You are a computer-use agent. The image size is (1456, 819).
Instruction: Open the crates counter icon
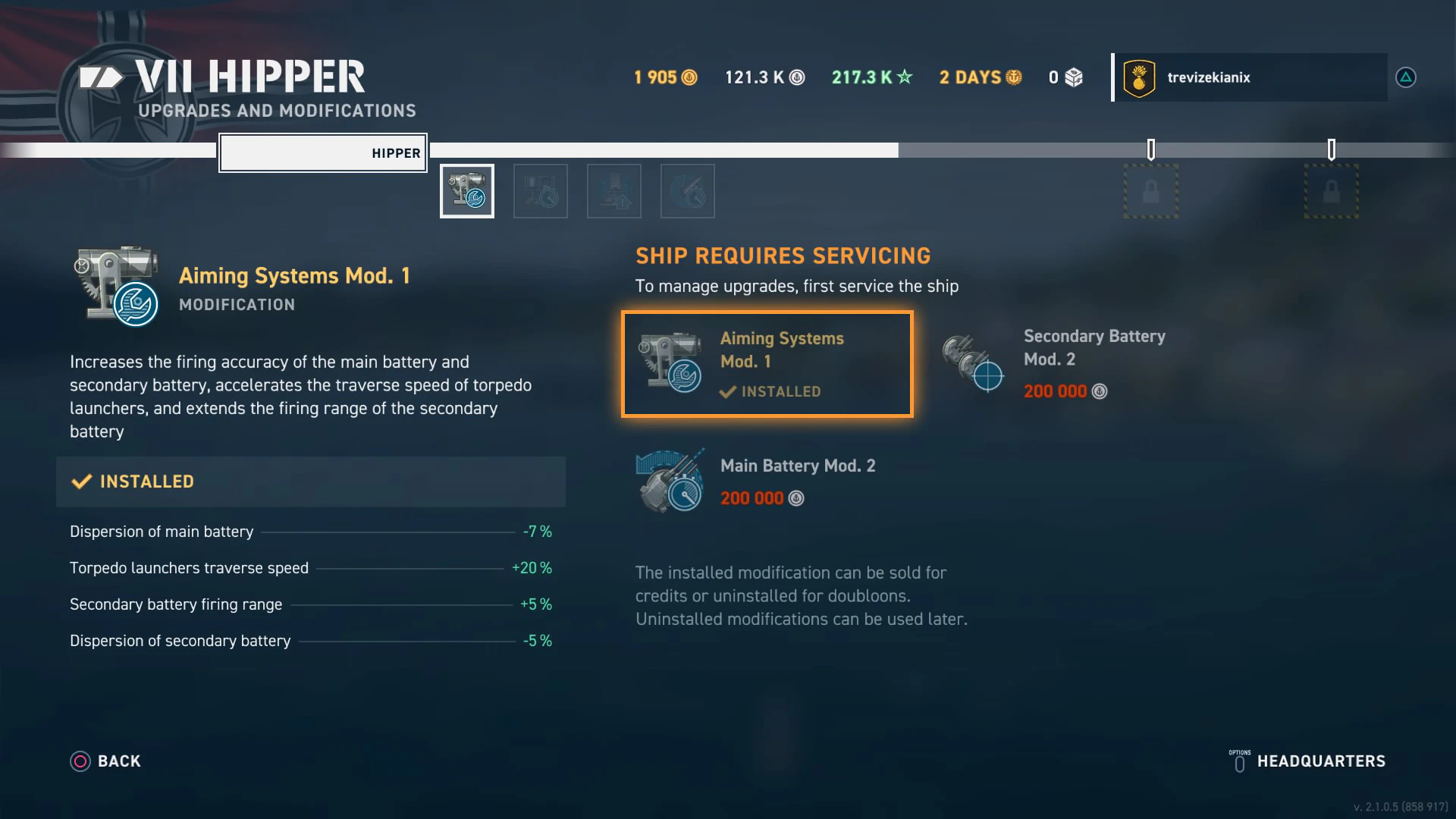coord(1066,77)
